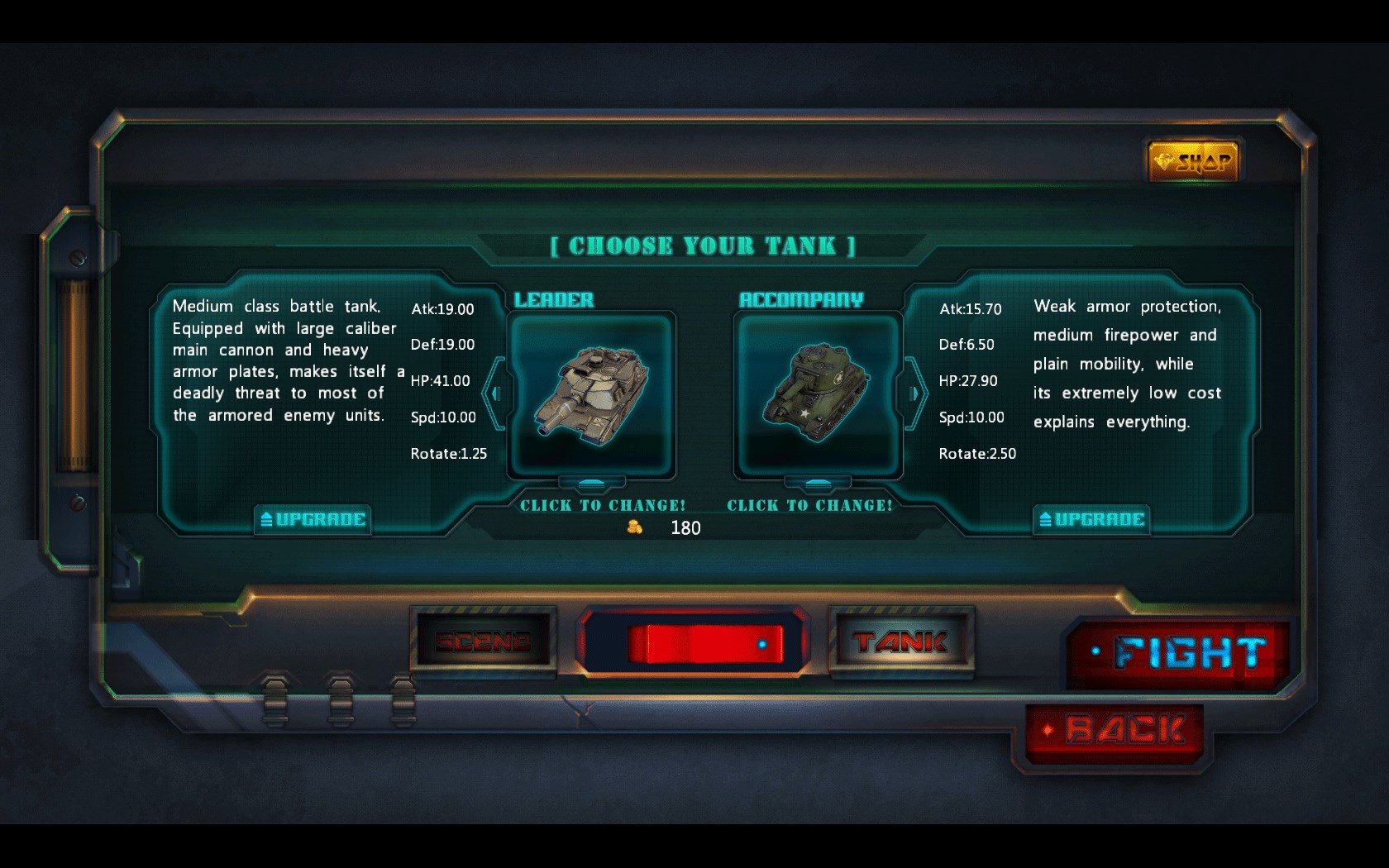
Task: Select the leader tank portrait to change it
Action: coord(591,395)
